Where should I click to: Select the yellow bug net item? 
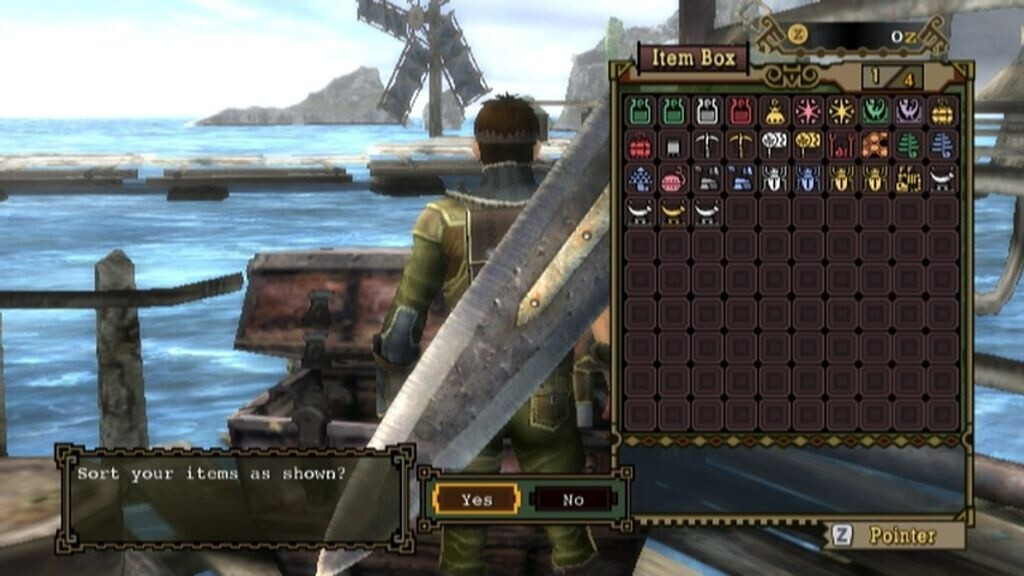click(808, 145)
